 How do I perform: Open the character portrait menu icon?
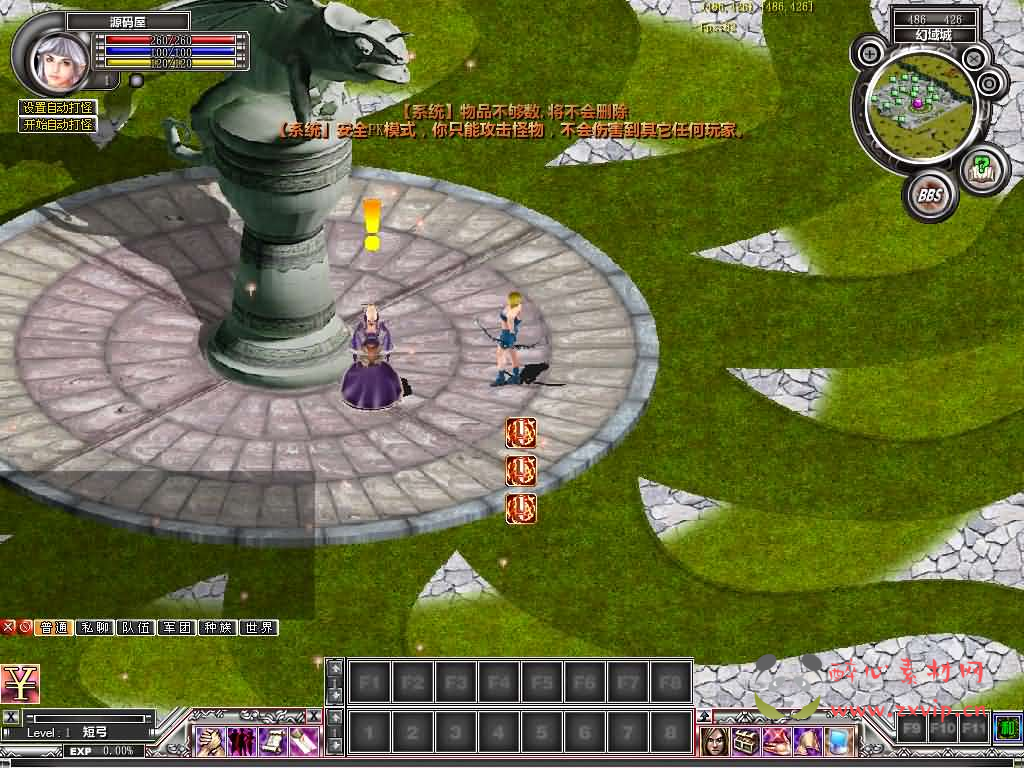(715, 741)
